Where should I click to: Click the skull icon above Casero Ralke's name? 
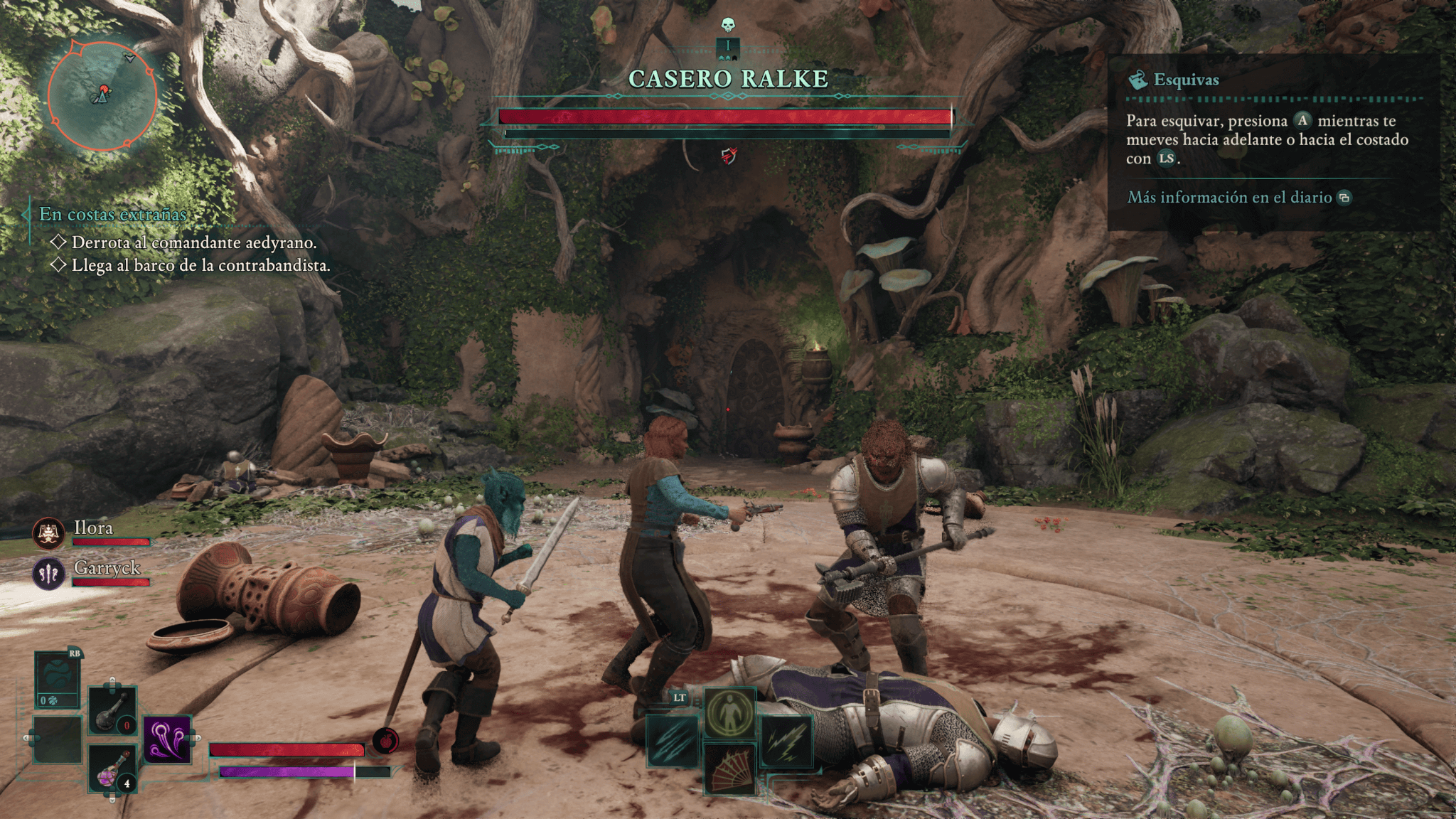coord(727,26)
